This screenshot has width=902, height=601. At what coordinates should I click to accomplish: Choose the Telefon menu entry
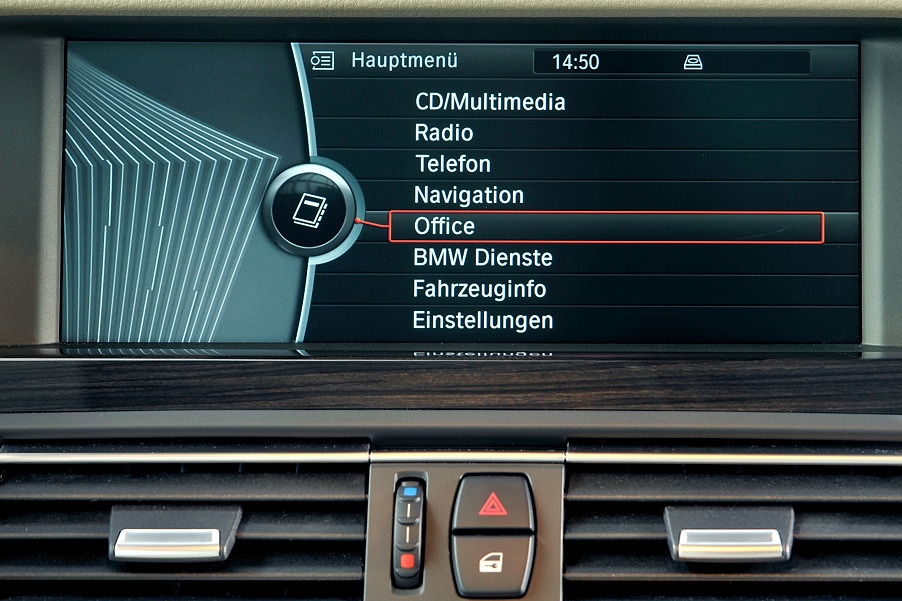point(453,164)
